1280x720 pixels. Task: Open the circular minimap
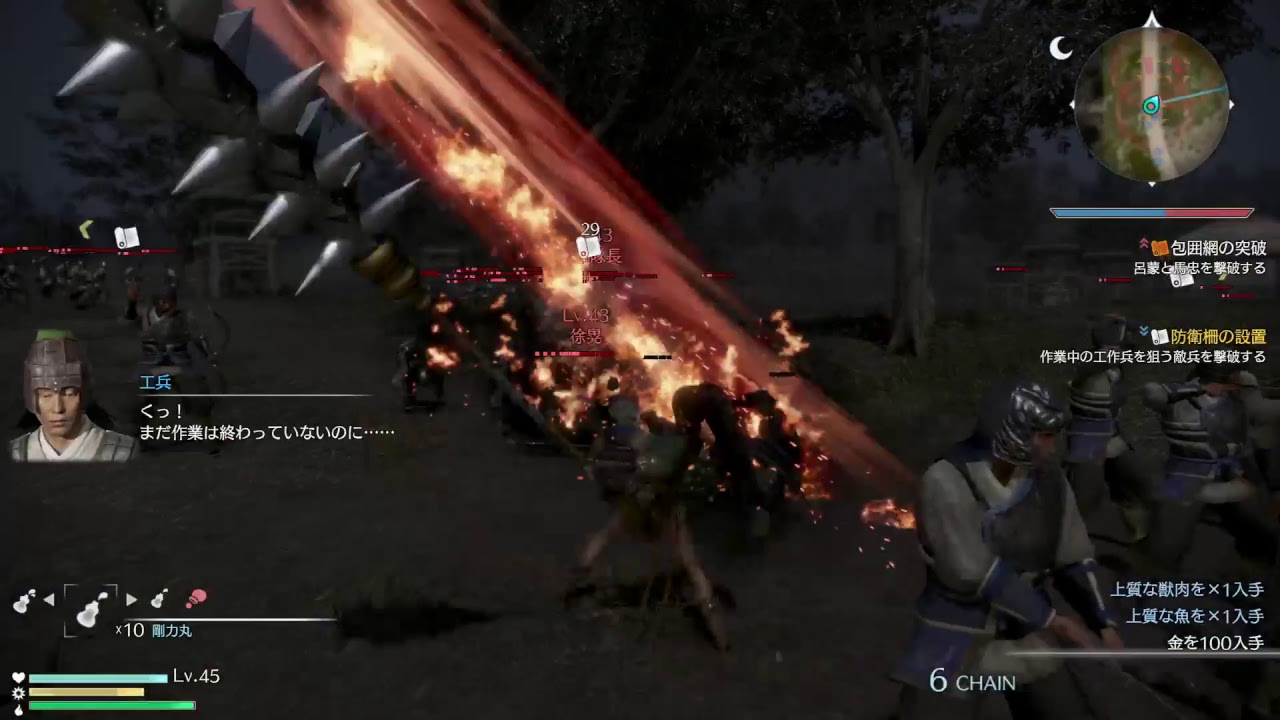point(1151,103)
